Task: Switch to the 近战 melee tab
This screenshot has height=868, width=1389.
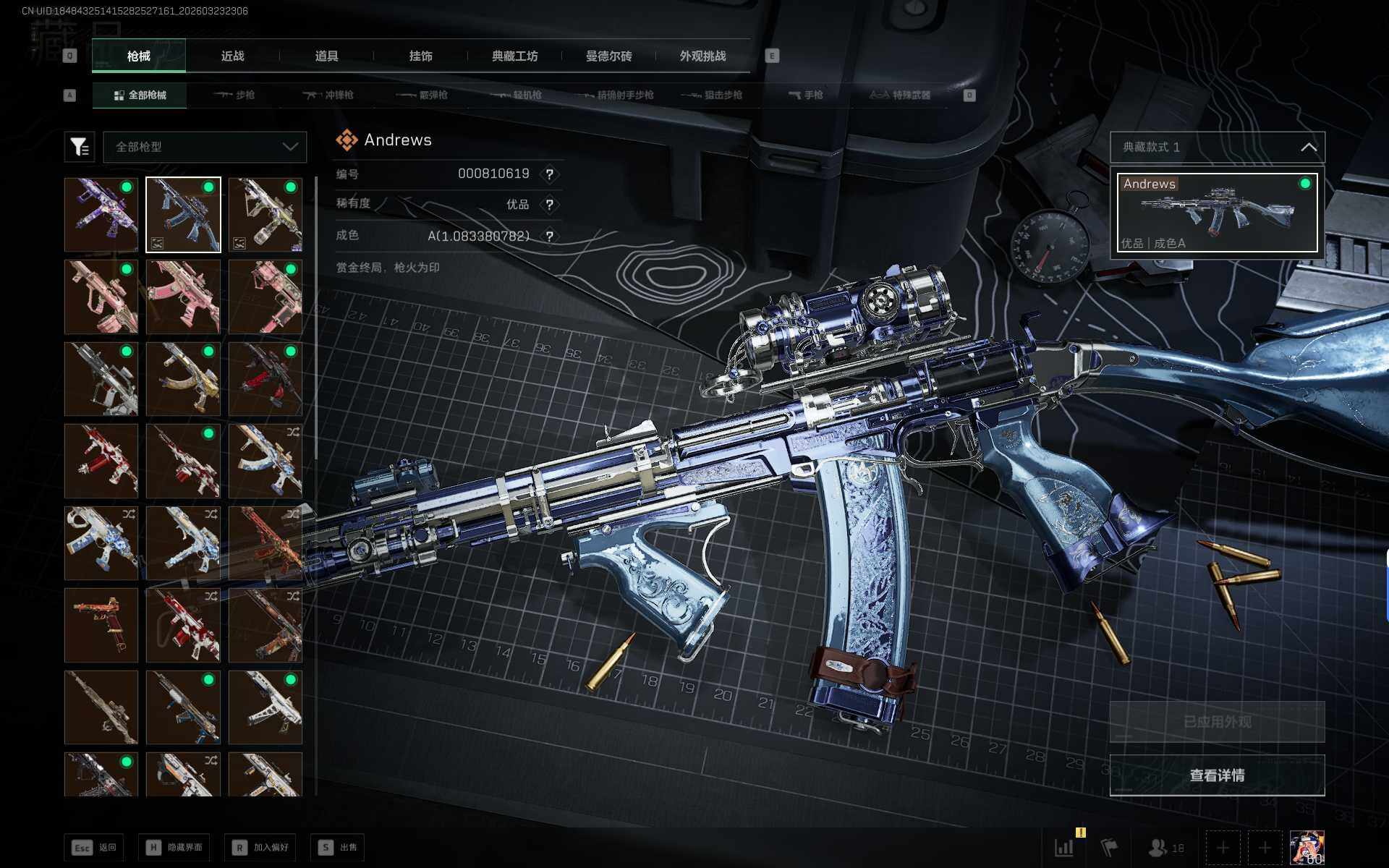Action: [232, 56]
